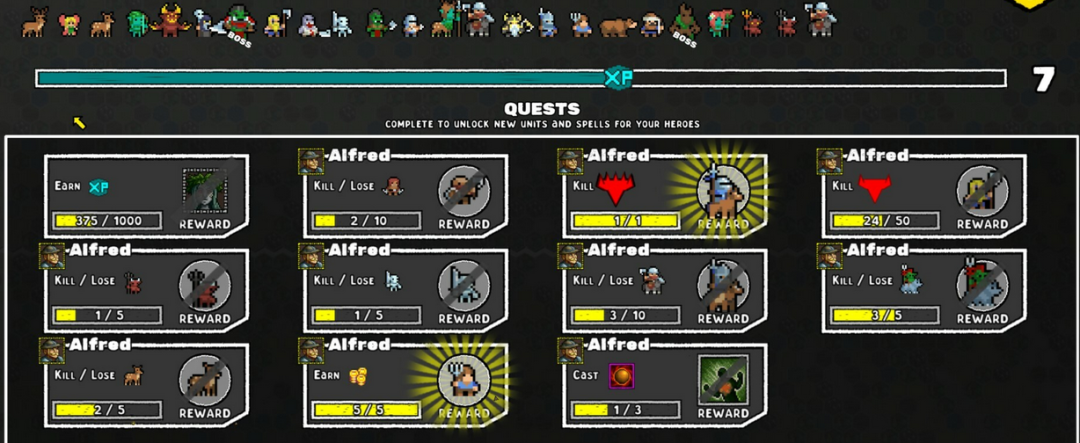Claim the glowing reward on the Kill 1/1 quest

point(723,190)
